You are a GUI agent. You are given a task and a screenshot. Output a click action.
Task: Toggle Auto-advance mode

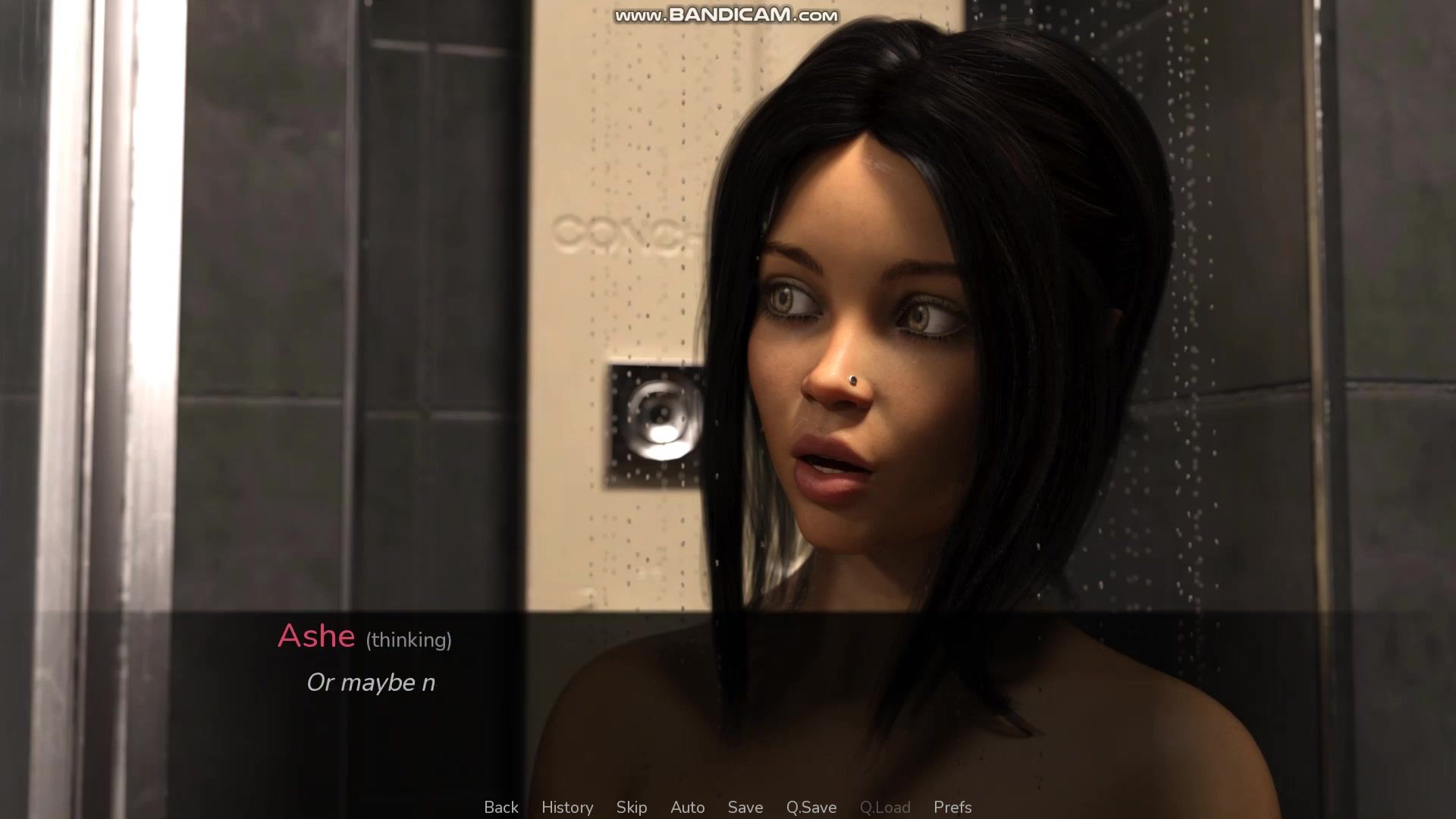(x=688, y=808)
